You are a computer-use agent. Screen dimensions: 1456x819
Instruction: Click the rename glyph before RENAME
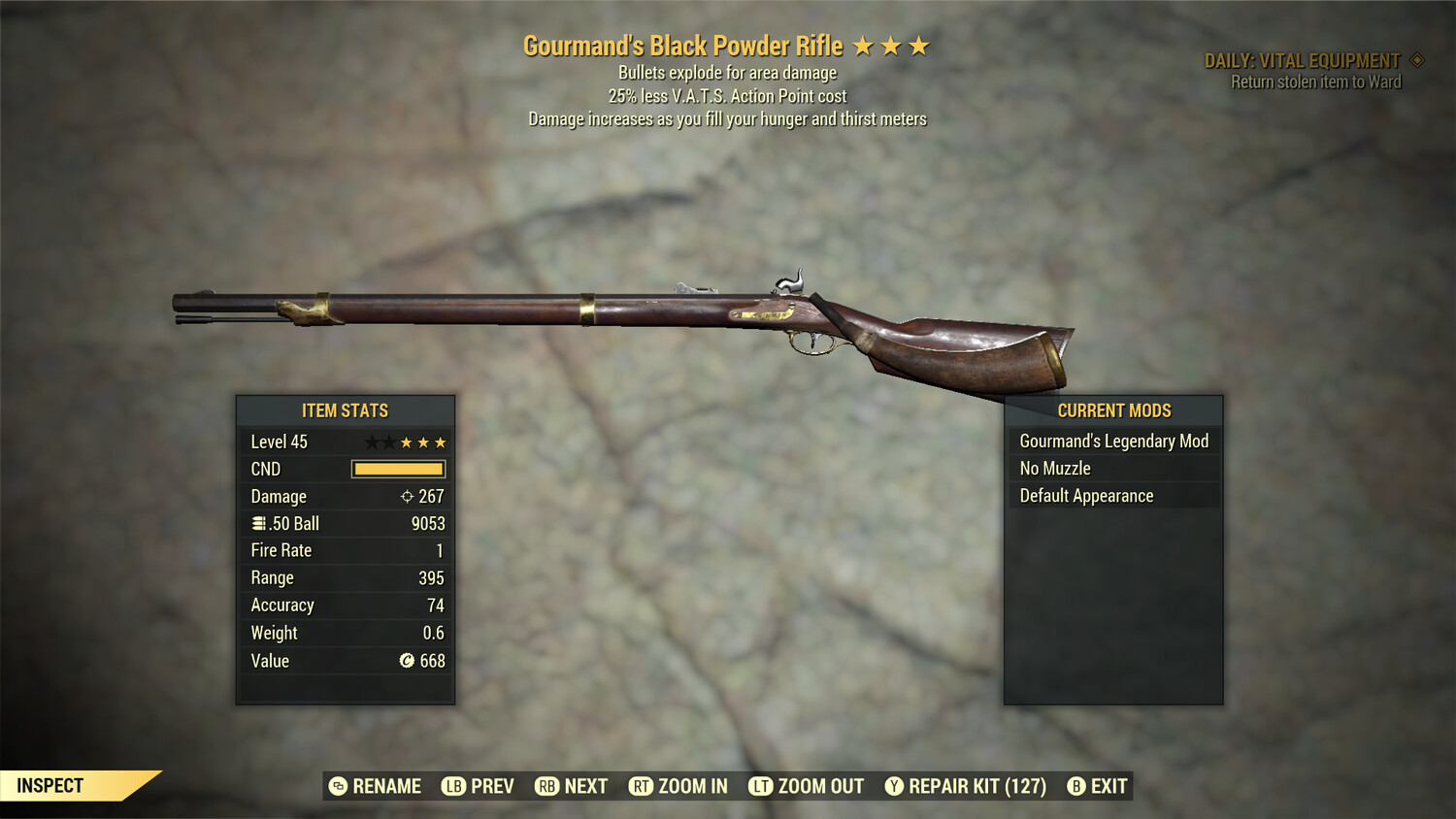point(338,786)
